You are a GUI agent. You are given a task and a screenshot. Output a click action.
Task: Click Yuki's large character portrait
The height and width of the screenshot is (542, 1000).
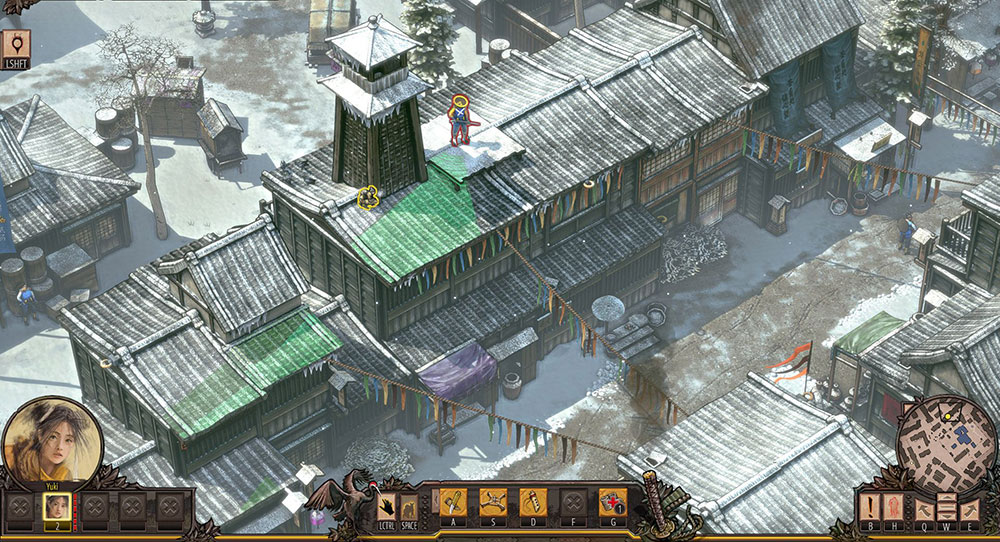click(49, 440)
